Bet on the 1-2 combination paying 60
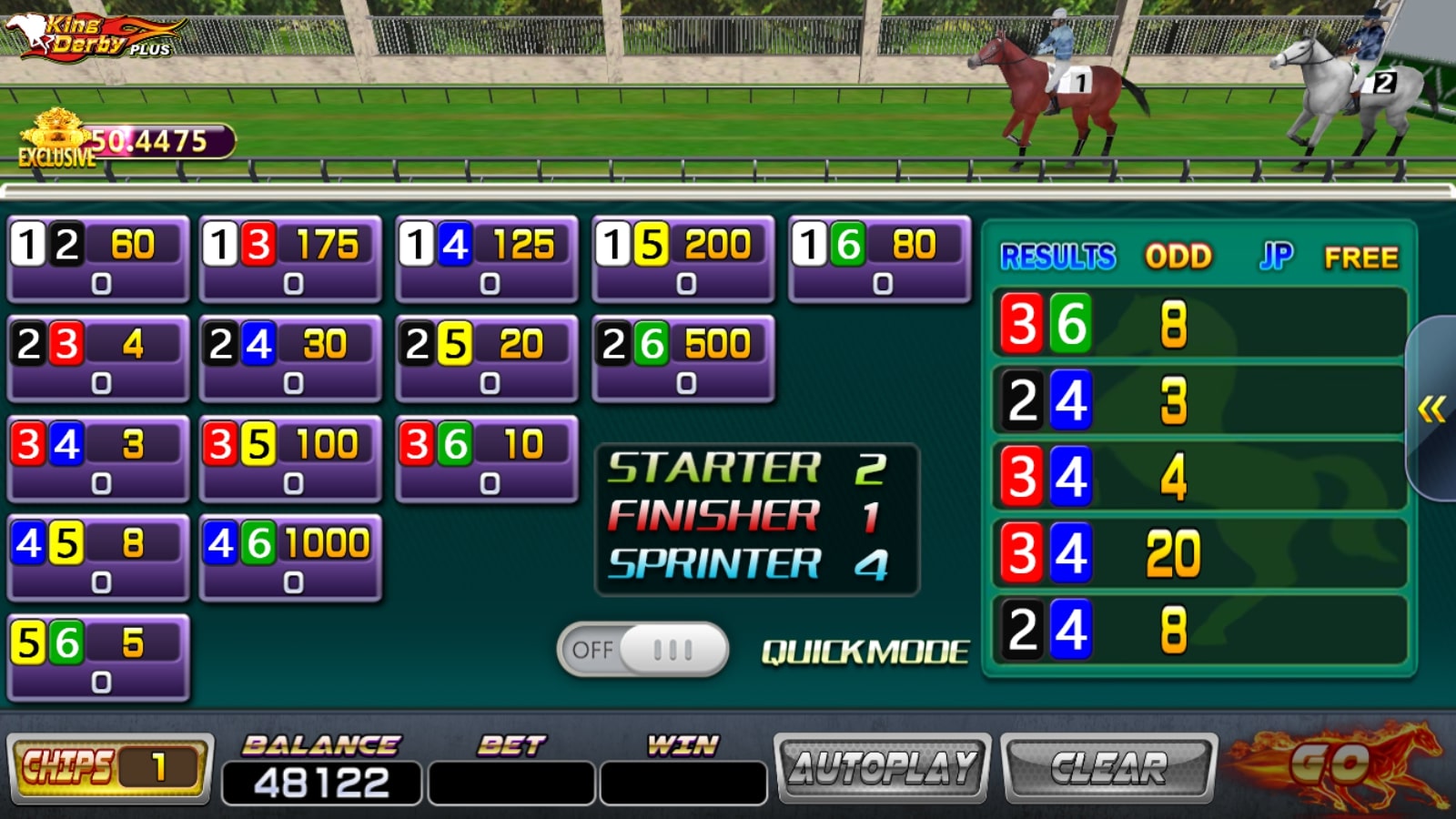 click(x=98, y=259)
